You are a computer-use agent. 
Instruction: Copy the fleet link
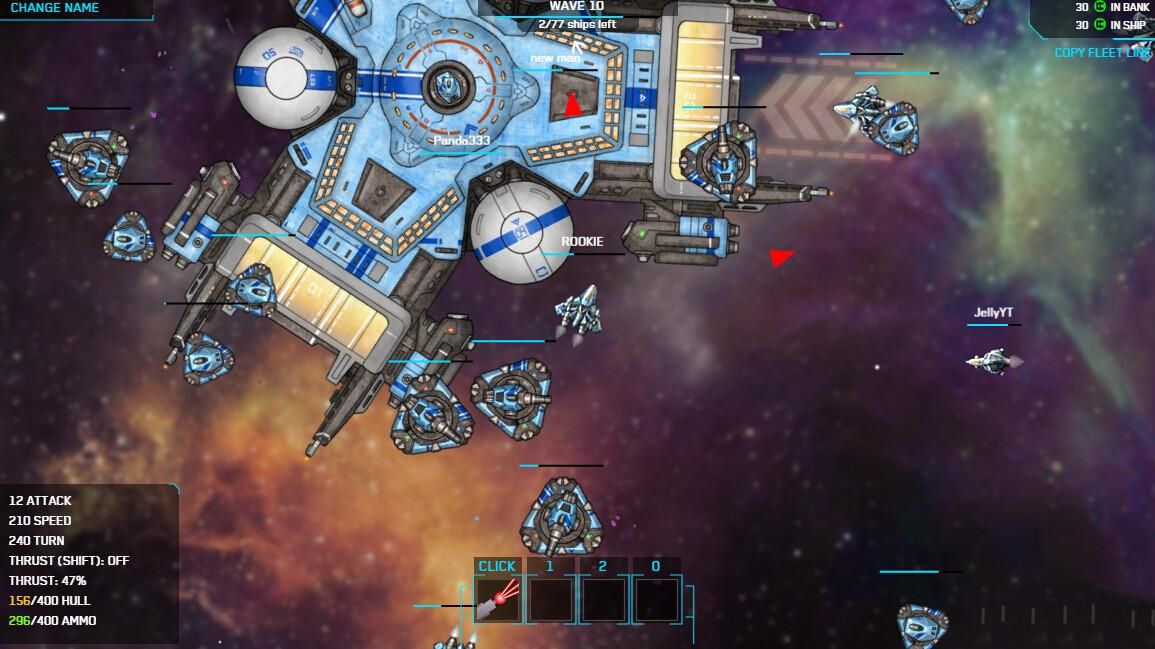[x=1102, y=53]
